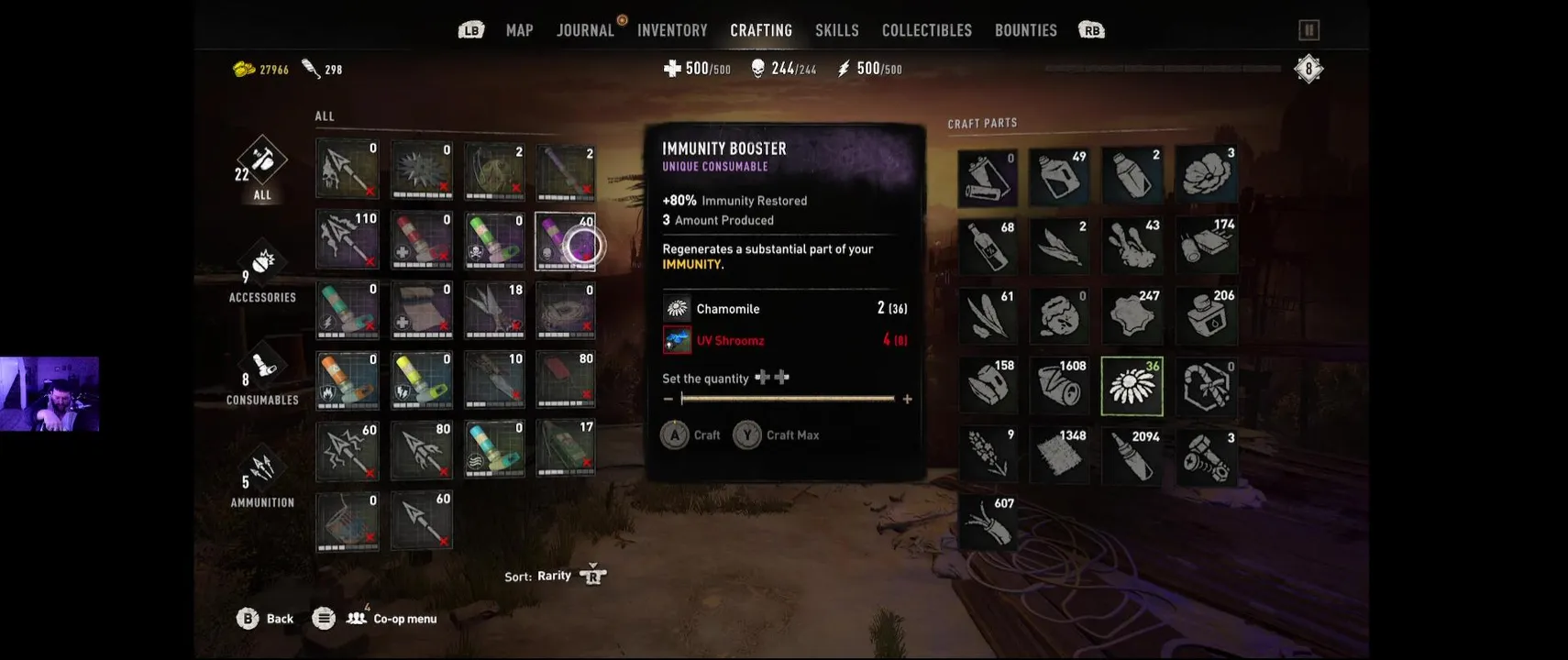Viewport: 1568px width, 660px height.
Task: Select the Immunity Booster blueprint slot
Action: click(565, 242)
